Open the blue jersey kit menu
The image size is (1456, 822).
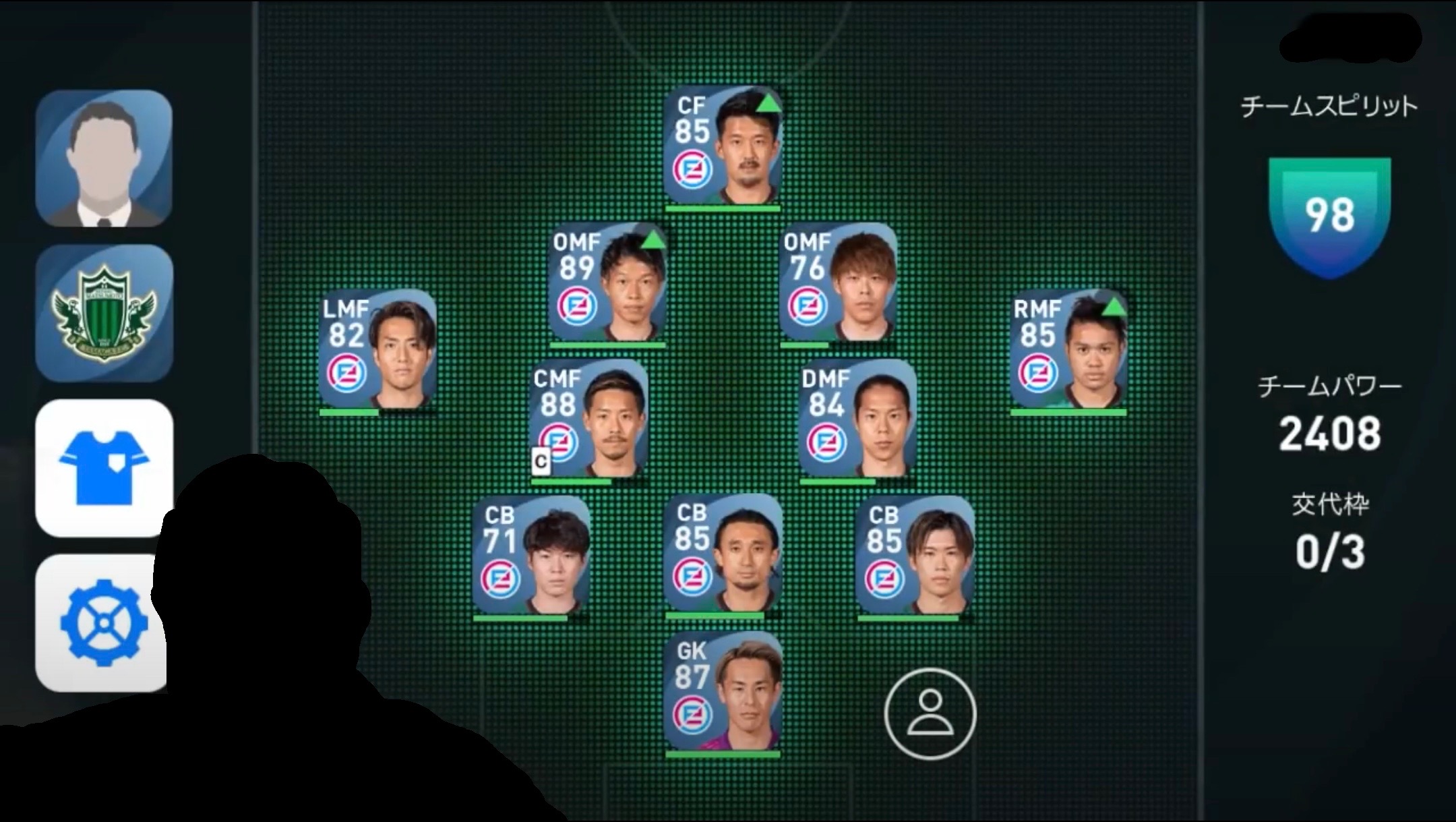click(x=104, y=467)
